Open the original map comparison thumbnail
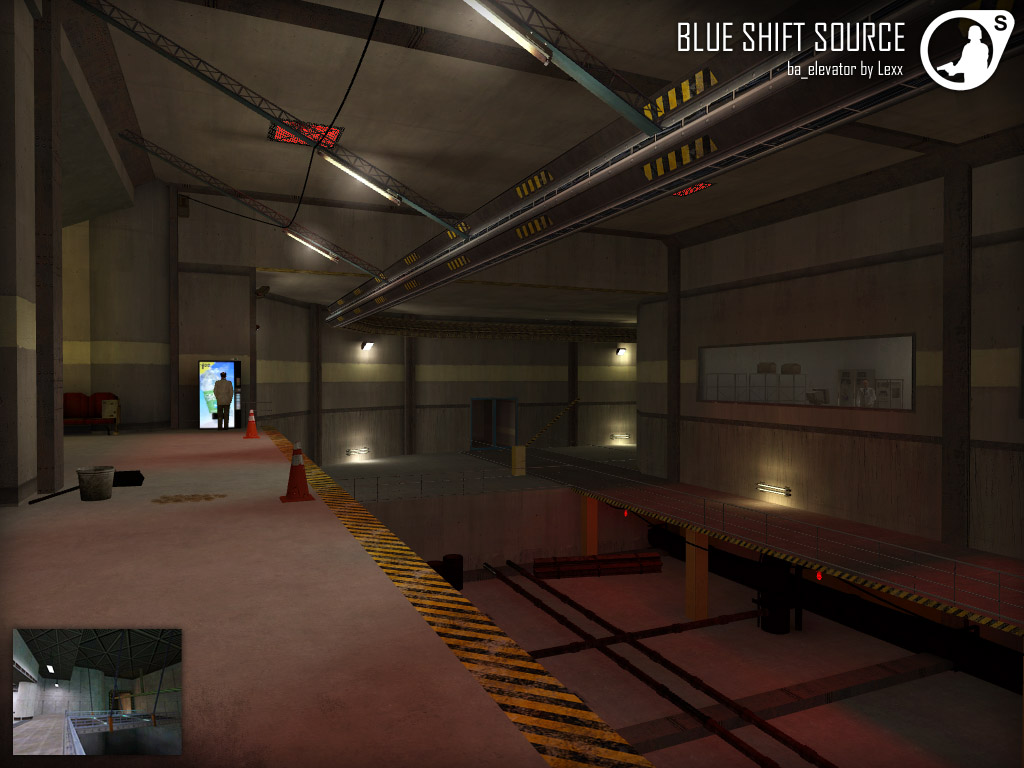Viewport: 1024px width, 768px height. (x=97, y=691)
